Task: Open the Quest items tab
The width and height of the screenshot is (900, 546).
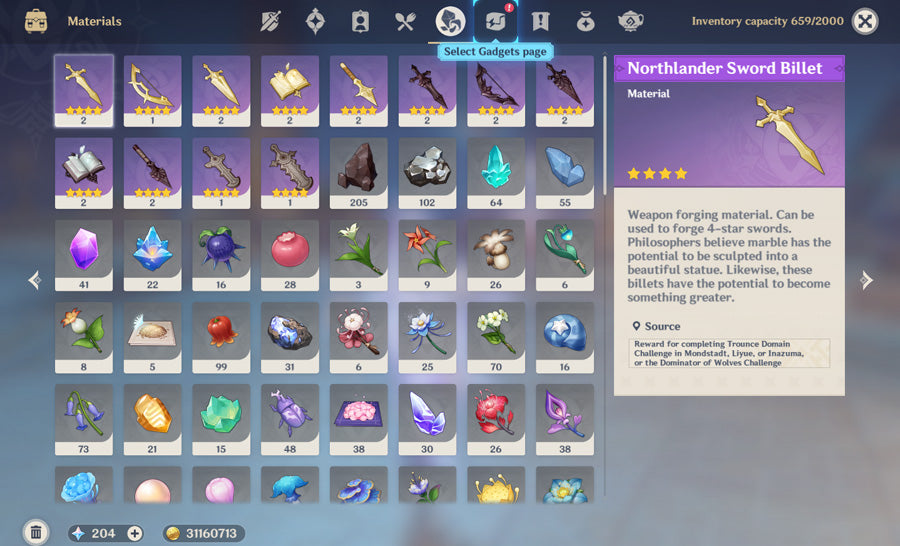Action: (x=541, y=21)
